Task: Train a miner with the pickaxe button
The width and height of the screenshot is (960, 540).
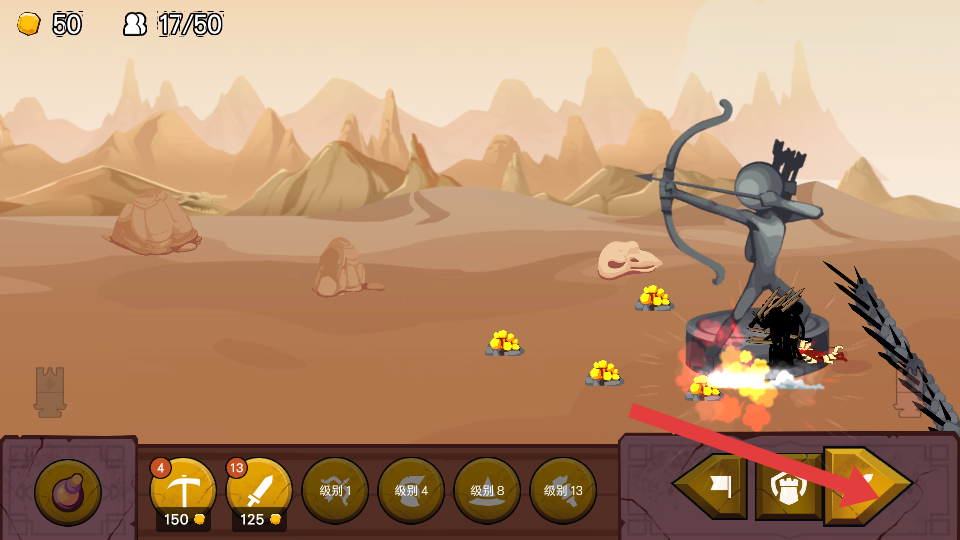Action: 183,490
